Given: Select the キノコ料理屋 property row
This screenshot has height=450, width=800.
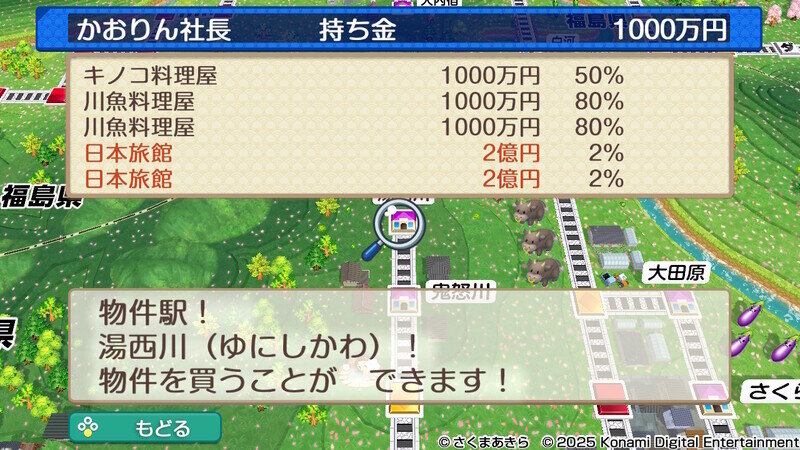Looking at the screenshot, I should pos(353,76).
